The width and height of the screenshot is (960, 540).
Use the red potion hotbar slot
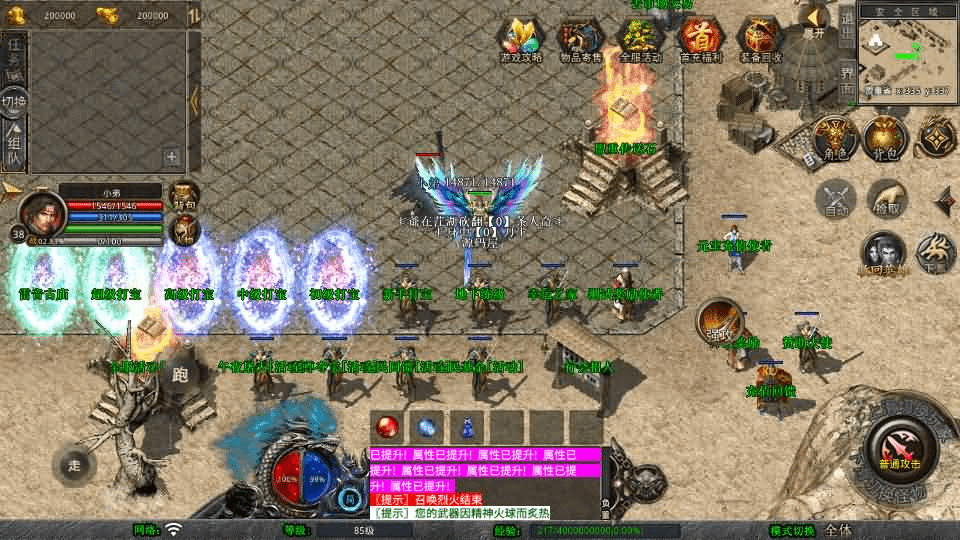point(386,426)
